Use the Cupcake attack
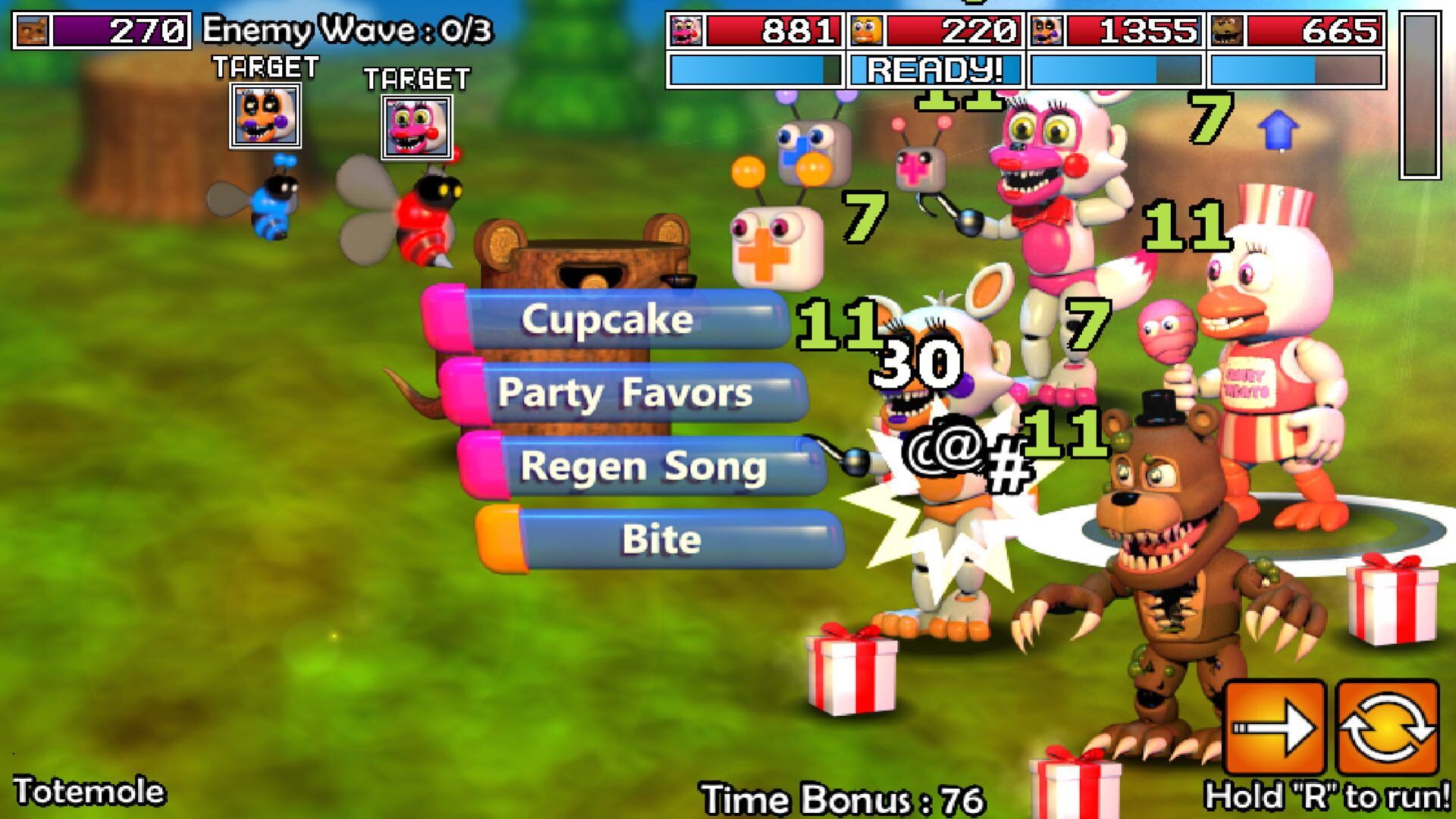Image resolution: width=1456 pixels, height=819 pixels. (614, 318)
